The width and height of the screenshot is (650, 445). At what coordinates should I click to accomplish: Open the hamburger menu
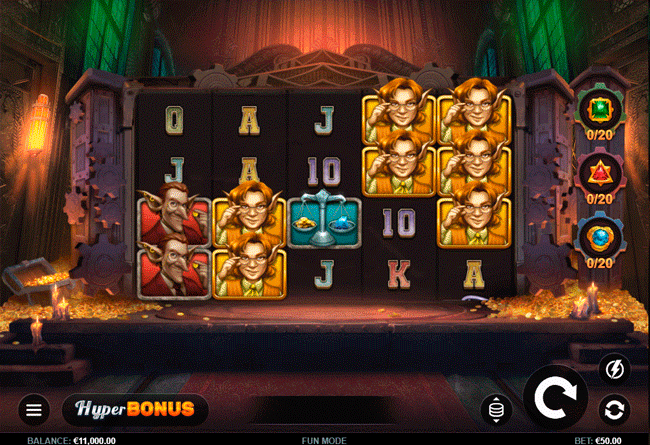coord(34,409)
